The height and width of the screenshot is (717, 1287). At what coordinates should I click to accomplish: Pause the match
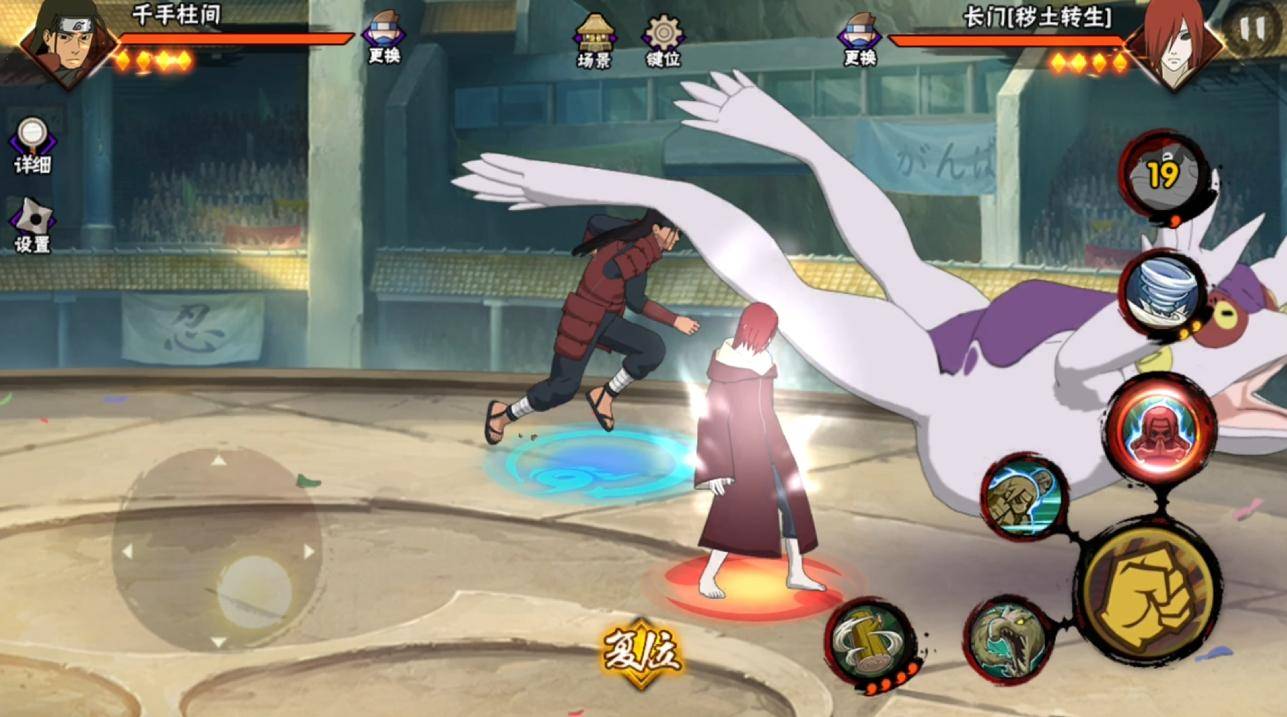1252,29
